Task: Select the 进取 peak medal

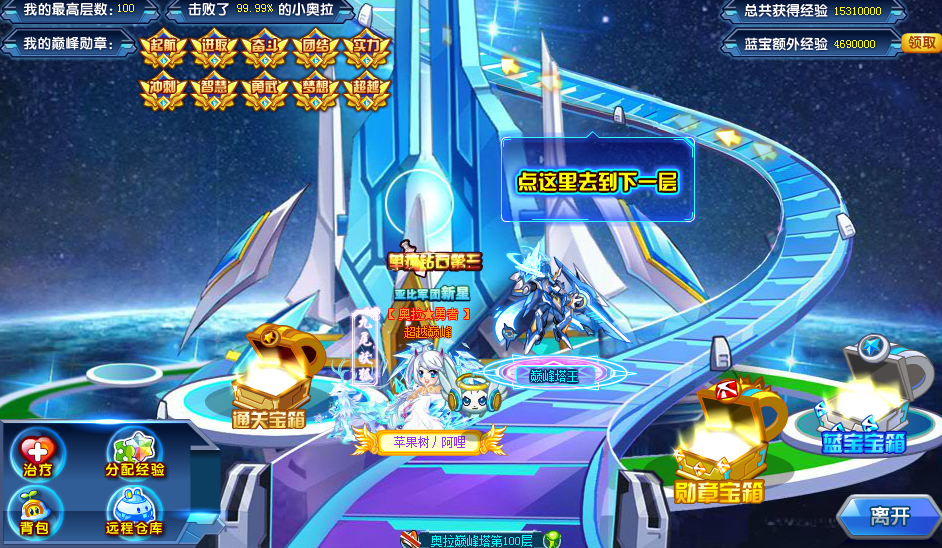Action: [214, 49]
